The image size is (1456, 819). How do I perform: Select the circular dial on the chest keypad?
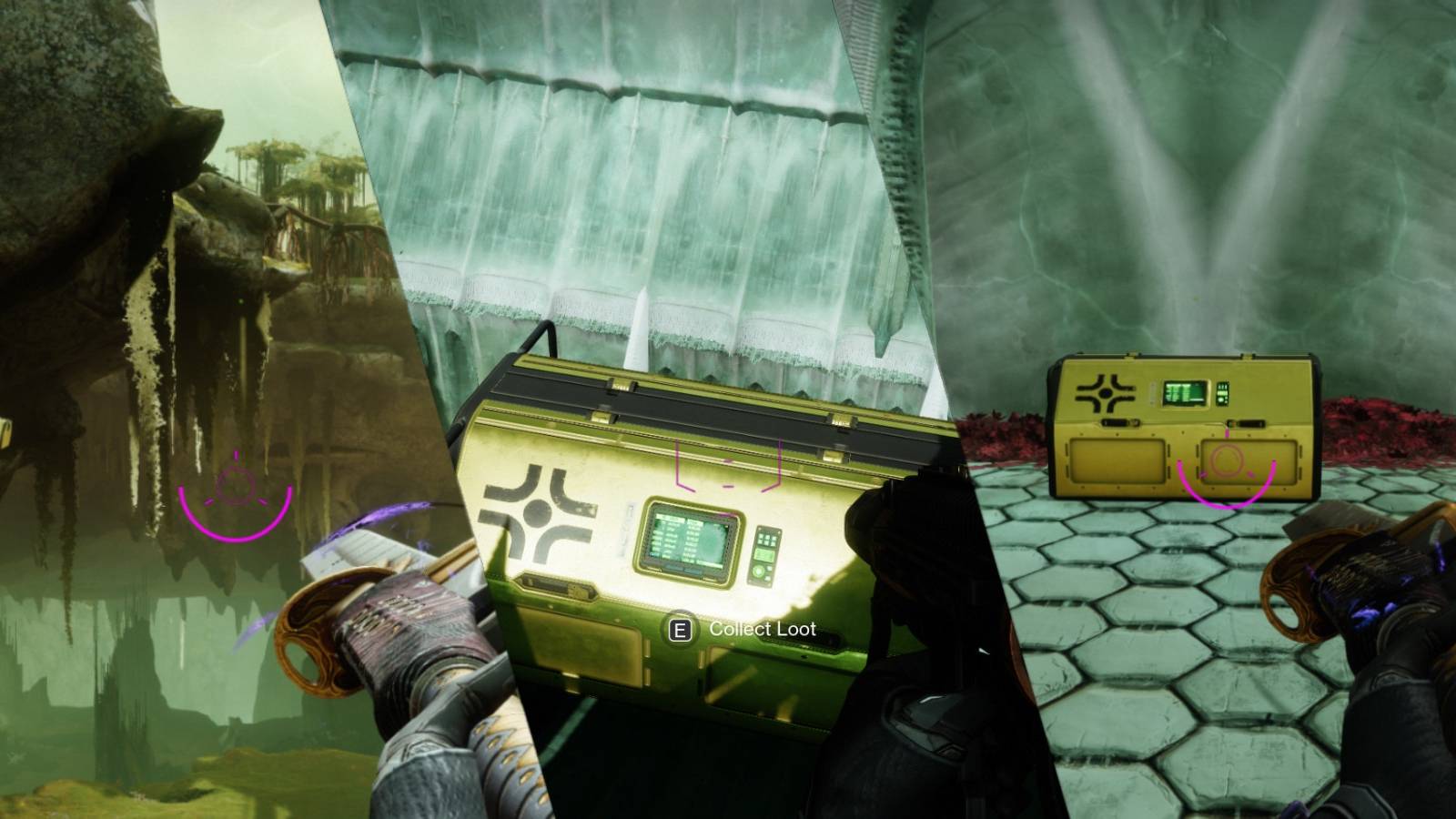(759, 571)
